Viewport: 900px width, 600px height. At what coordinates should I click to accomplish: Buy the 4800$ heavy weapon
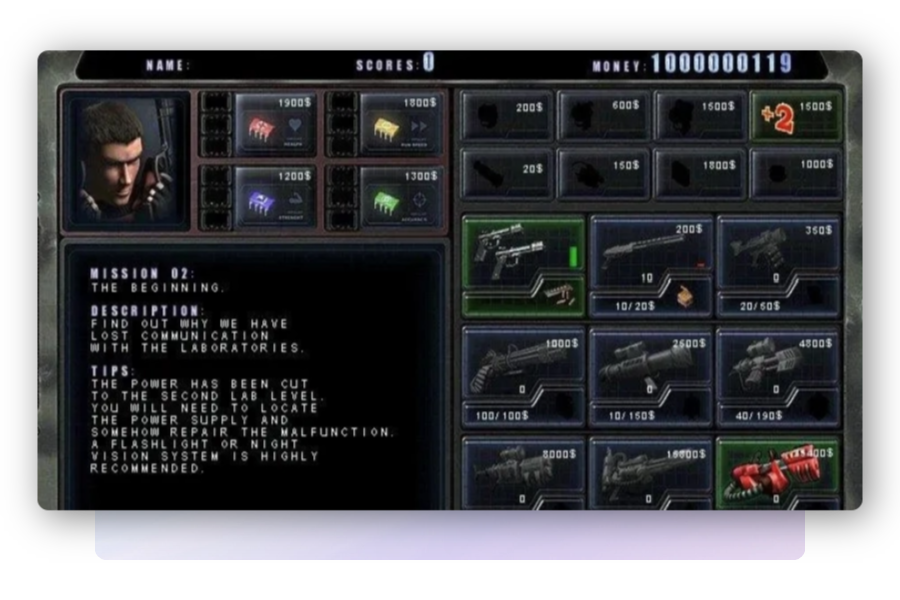point(779,364)
